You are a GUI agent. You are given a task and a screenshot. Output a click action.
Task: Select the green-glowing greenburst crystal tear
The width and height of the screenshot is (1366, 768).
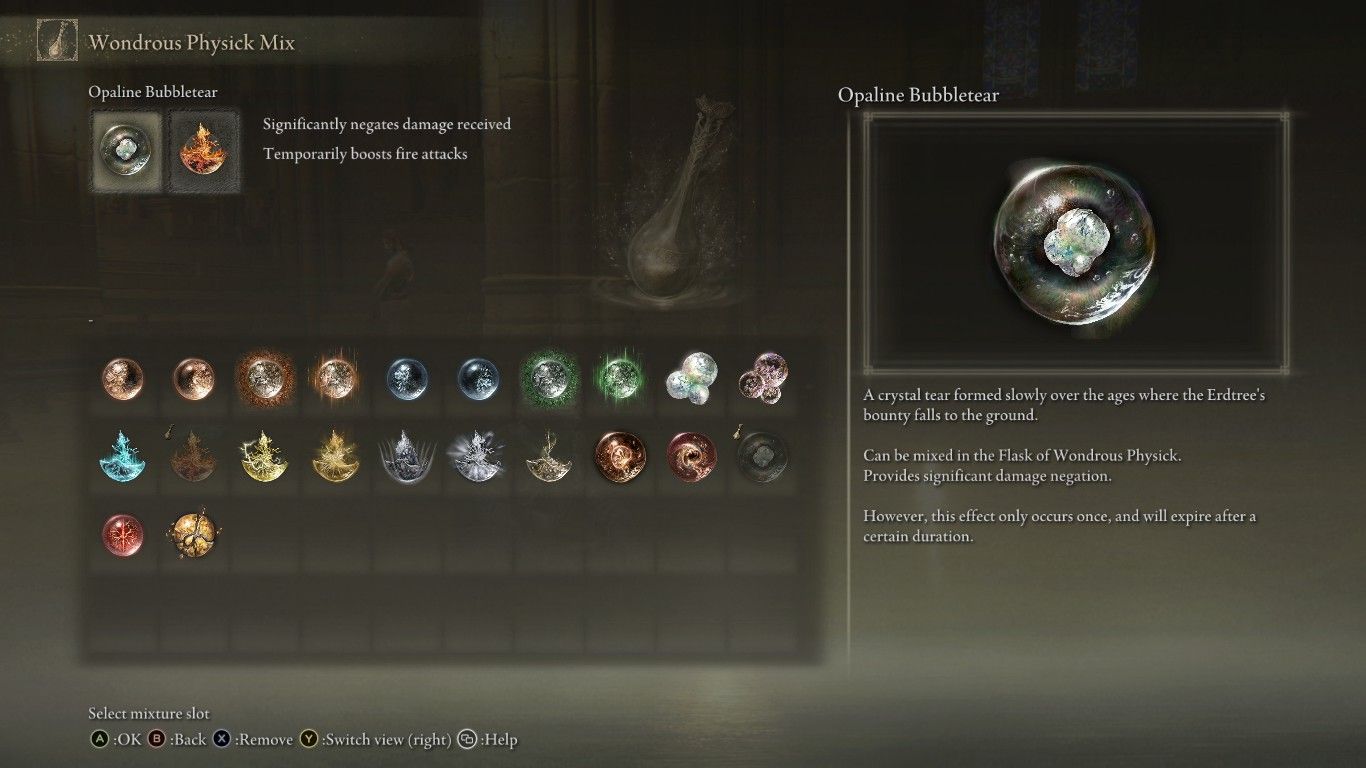[621, 378]
